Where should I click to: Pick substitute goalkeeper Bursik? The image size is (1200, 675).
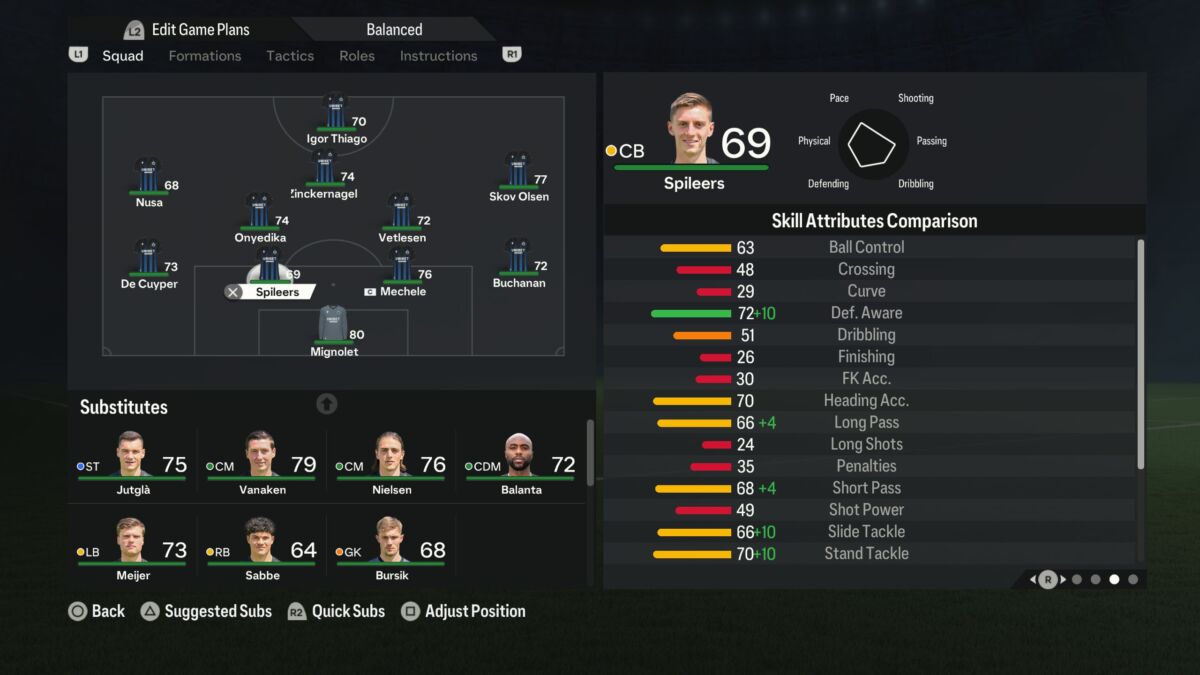pos(391,549)
